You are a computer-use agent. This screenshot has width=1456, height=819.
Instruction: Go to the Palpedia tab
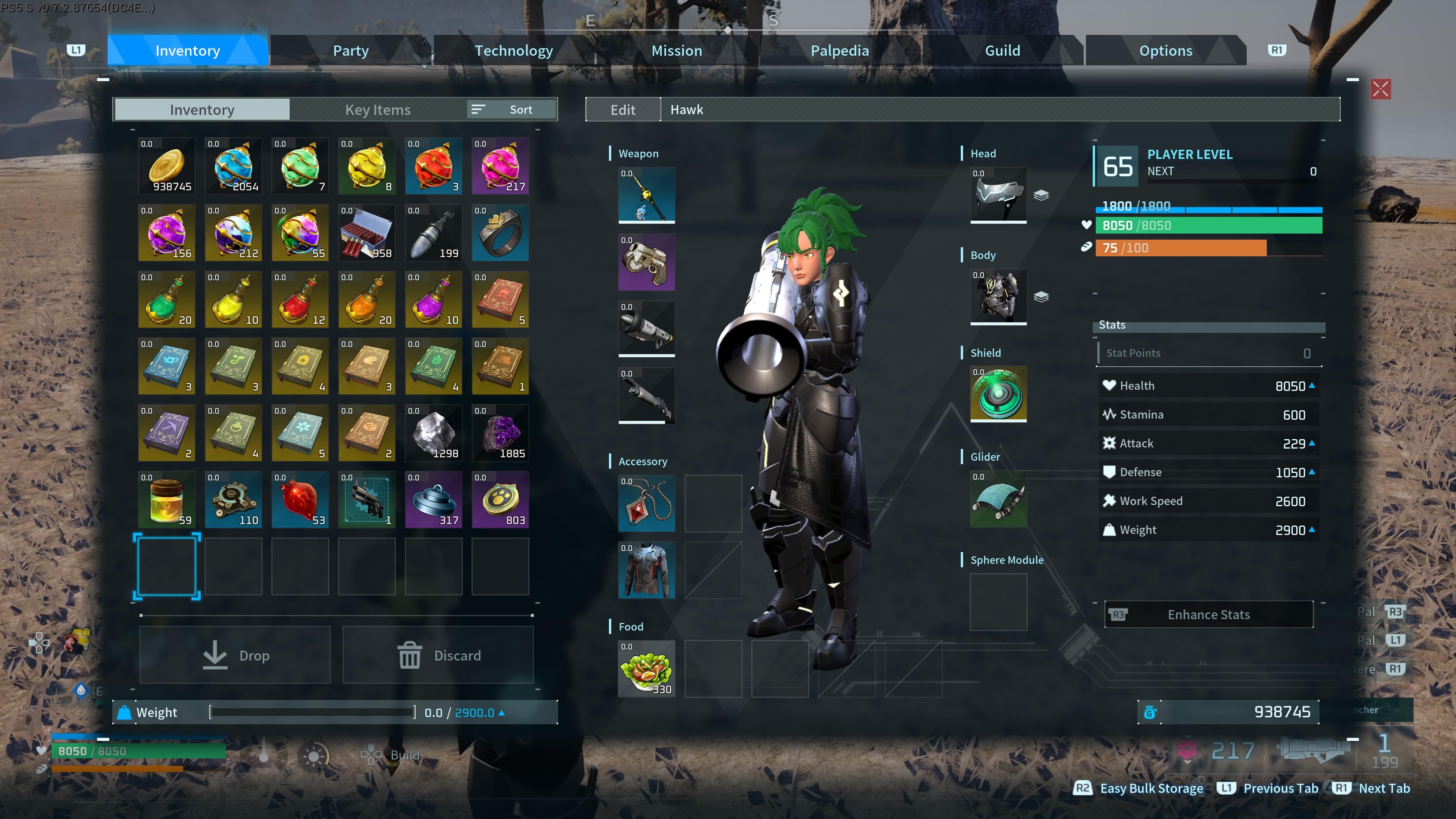tap(839, 51)
